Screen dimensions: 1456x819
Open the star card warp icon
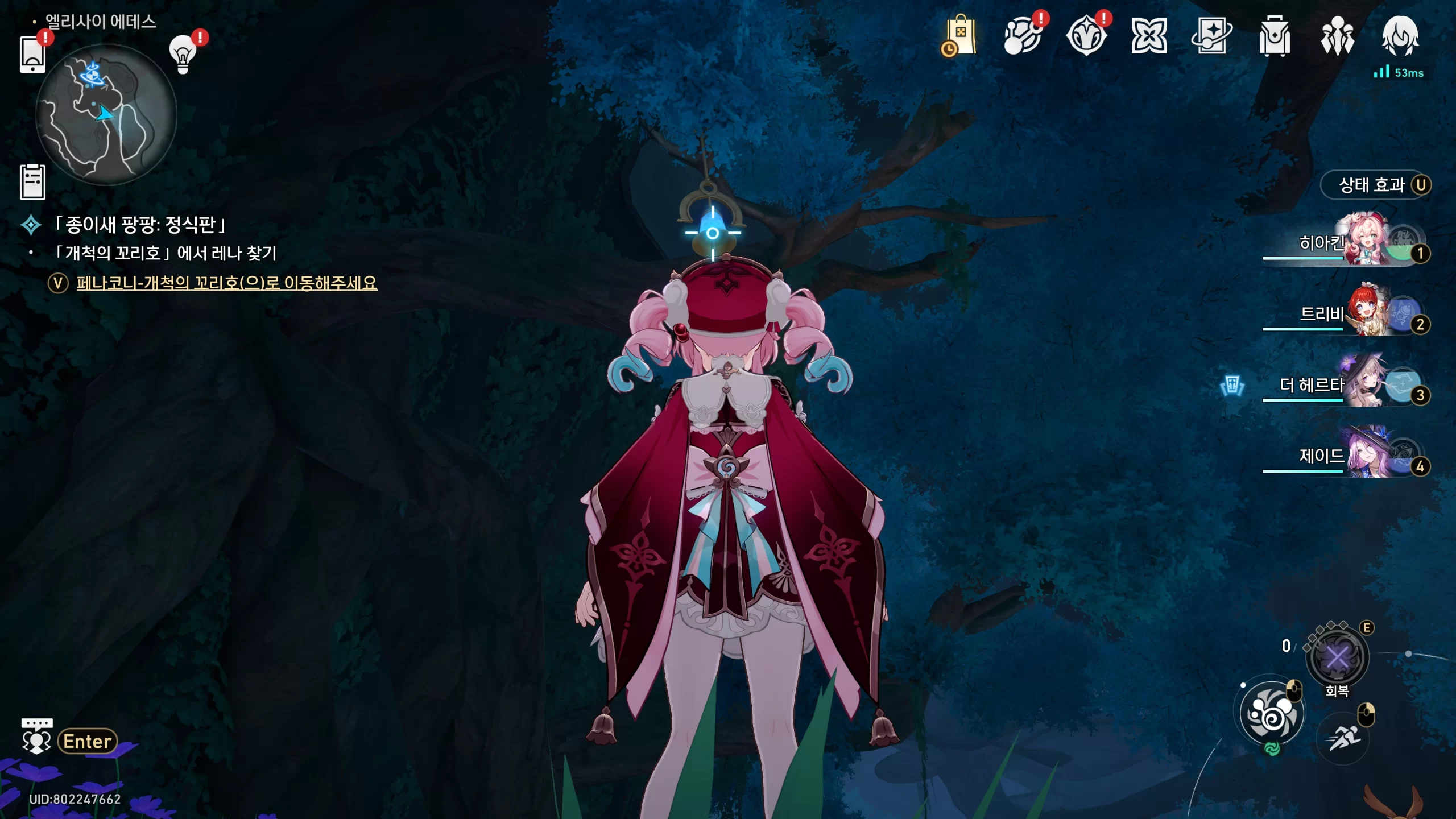[1211, 35]
